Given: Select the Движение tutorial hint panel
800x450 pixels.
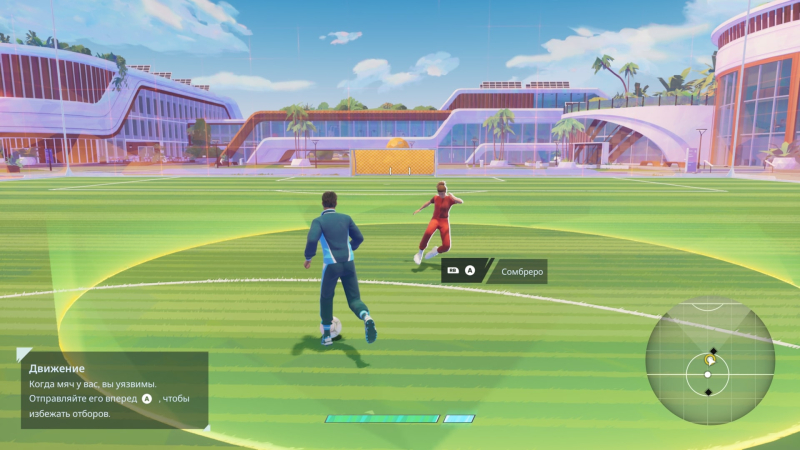Looking at the screenshot, I should [x=113, y=390].
